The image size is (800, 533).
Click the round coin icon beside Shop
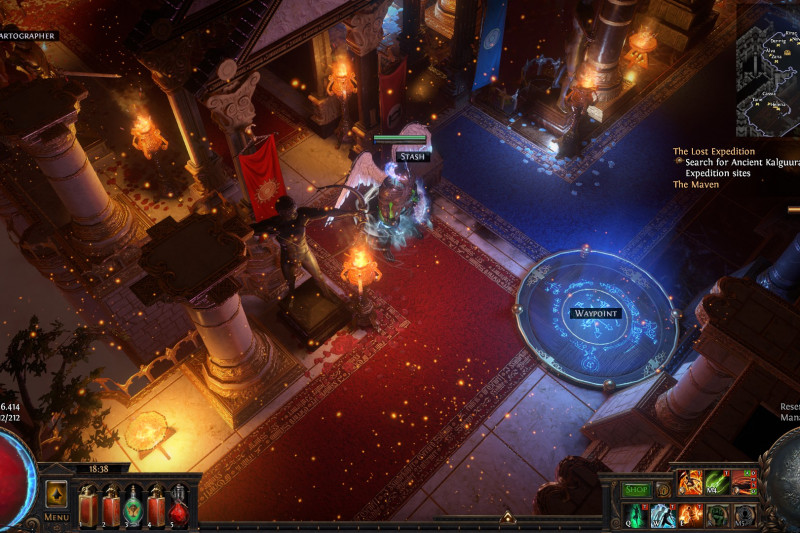coord(662,490)
